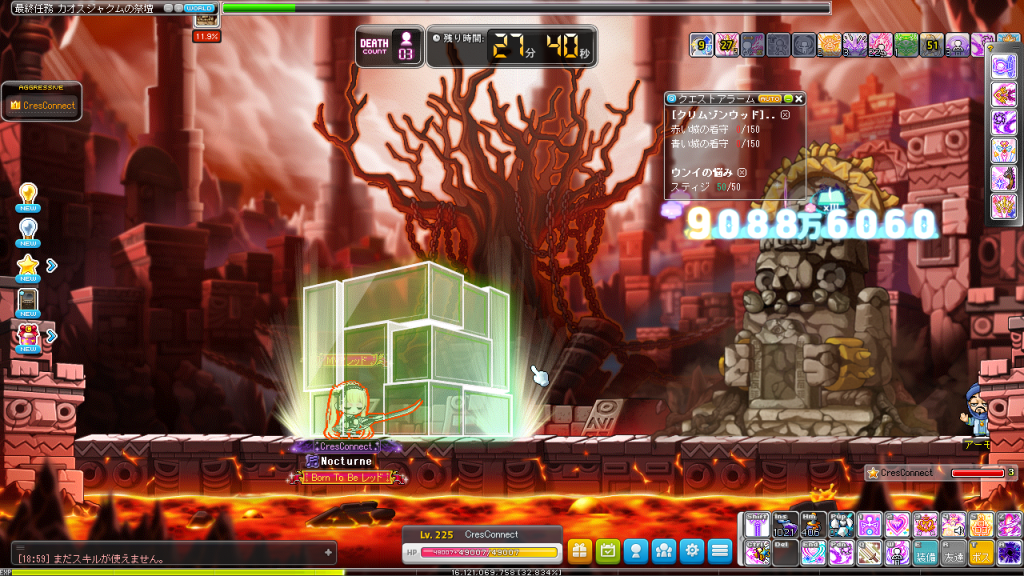
Task: Select the buff icon showing 51
Action: (932, 44)
